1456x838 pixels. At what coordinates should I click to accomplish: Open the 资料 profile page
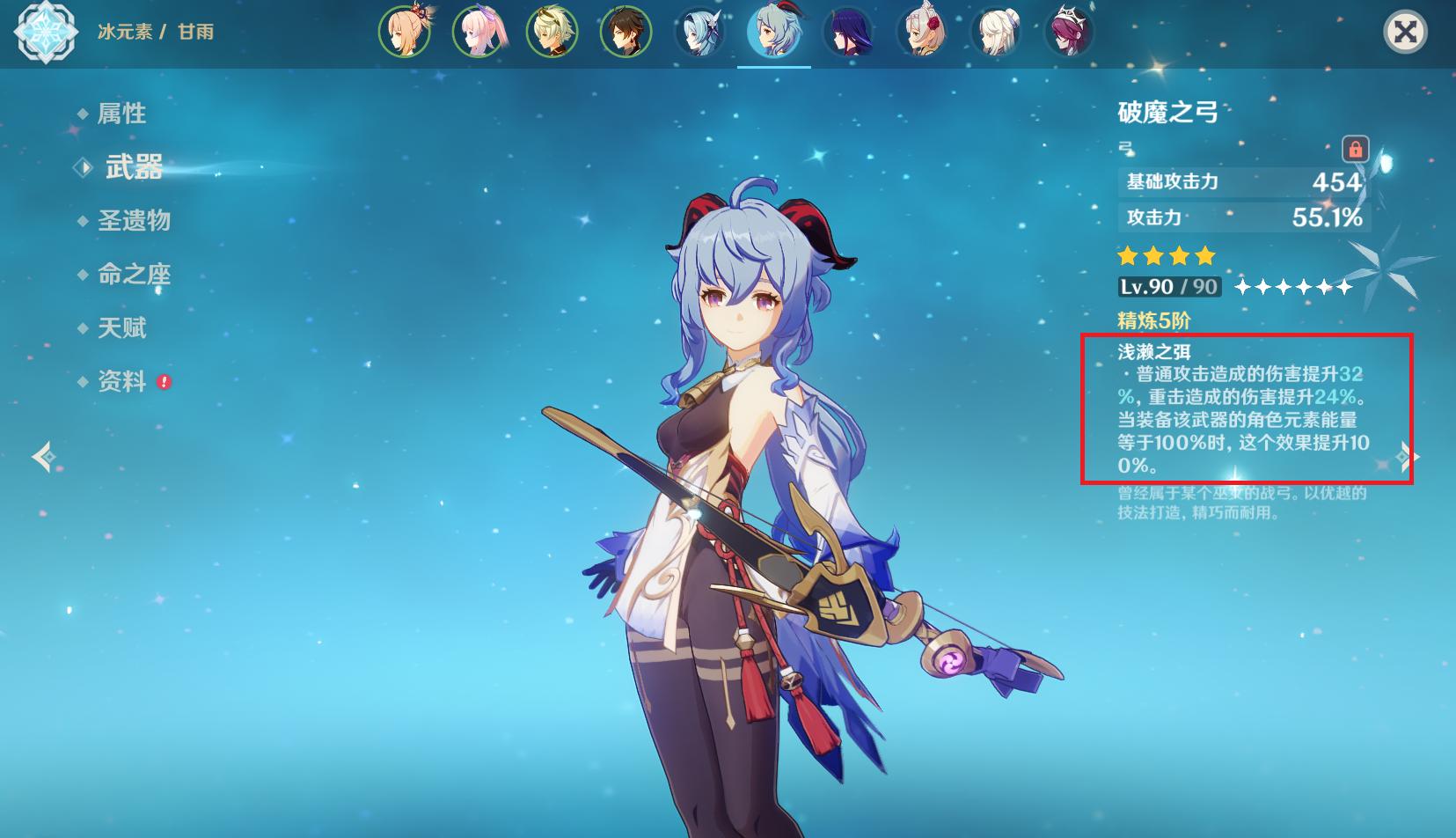[121, 382]
